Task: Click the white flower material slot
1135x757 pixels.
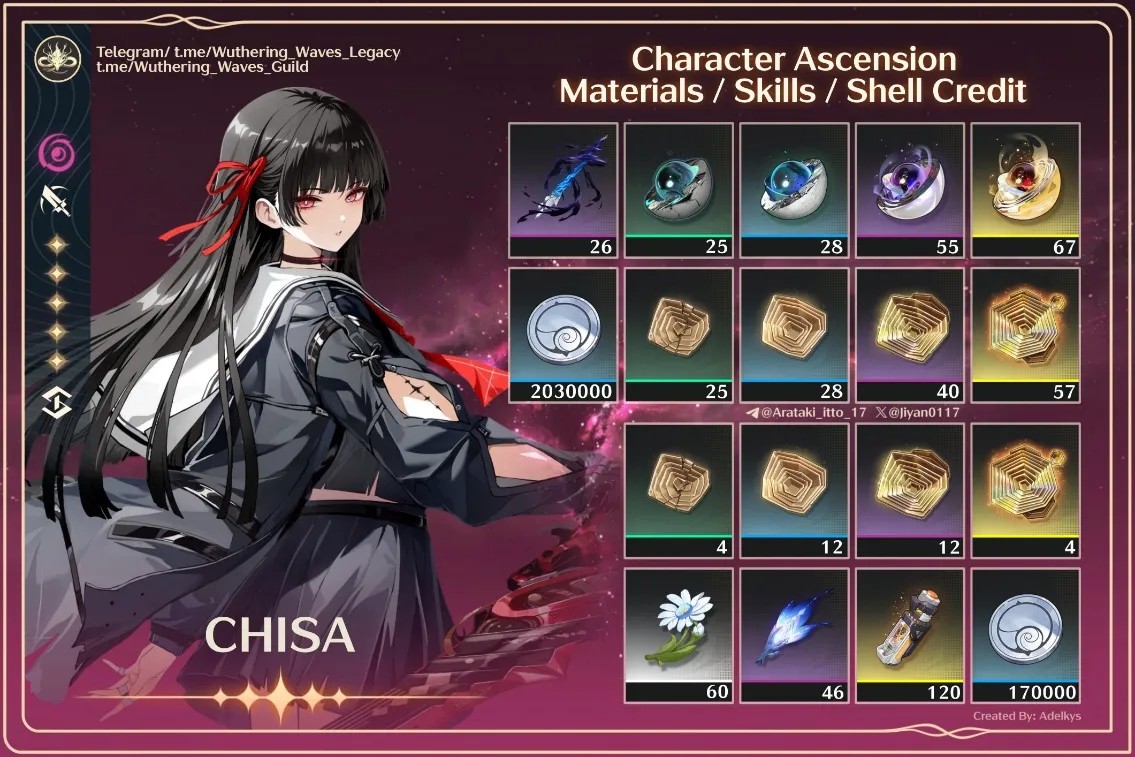Action: (x=678, y=635)
